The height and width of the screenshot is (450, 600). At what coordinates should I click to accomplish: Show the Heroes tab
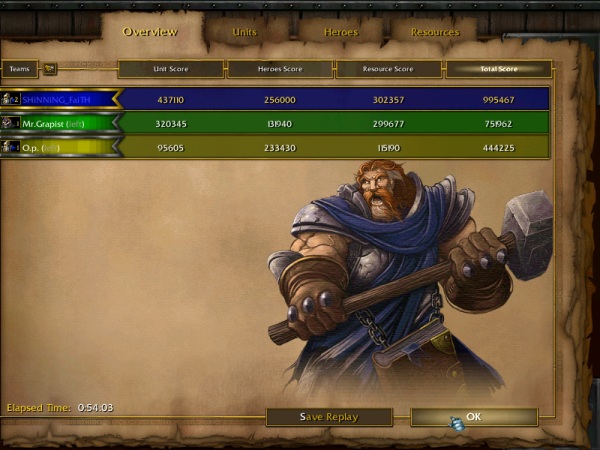click(x=340, y=32)
